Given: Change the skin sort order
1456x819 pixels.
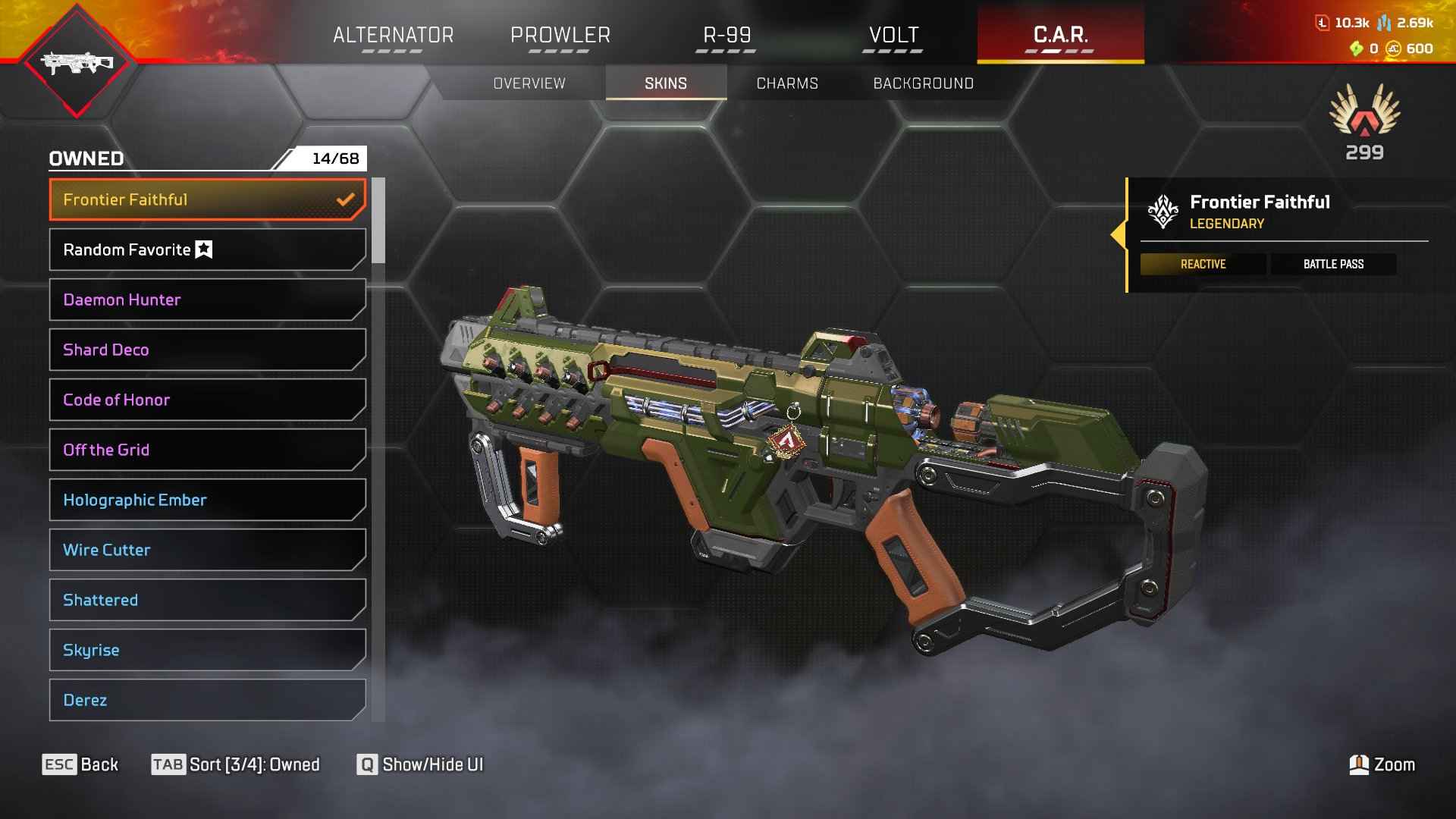Looking at the screenshot, I should pos(236,764).
